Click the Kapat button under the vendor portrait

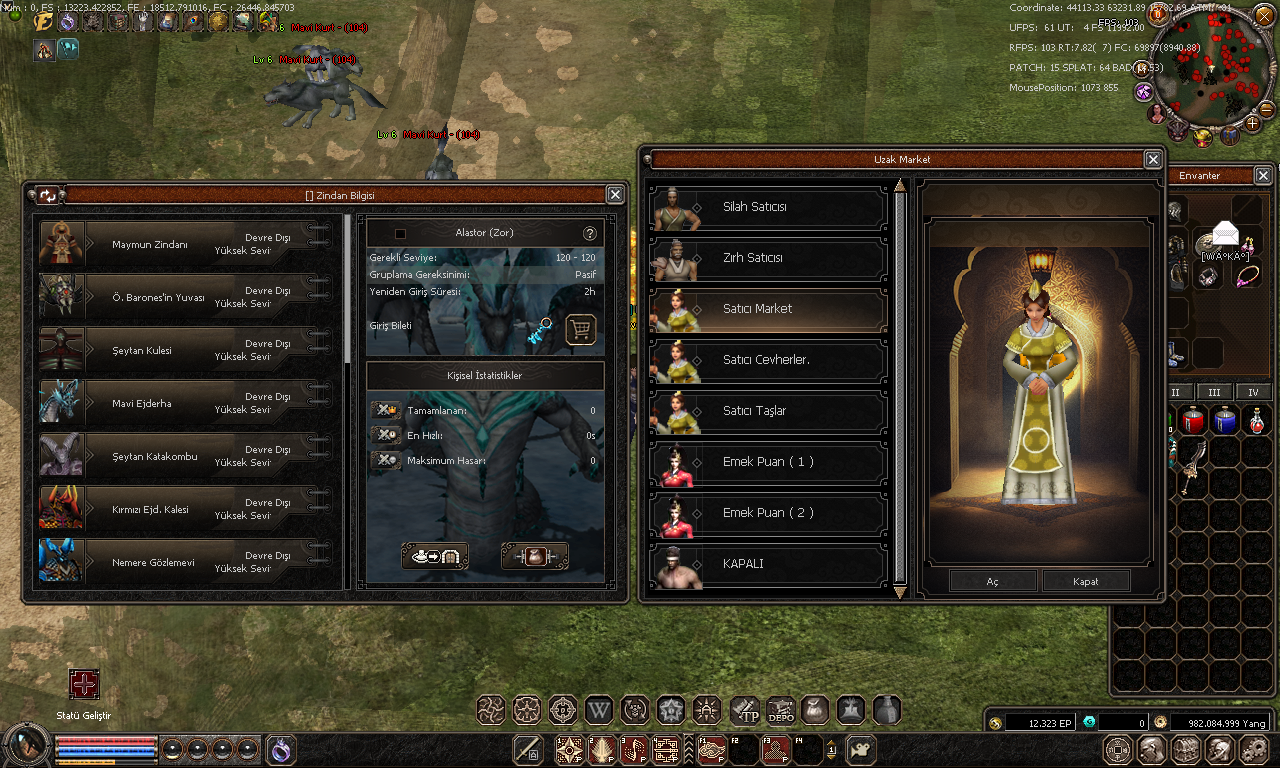pyautogui.click(x=1086, y=581)
